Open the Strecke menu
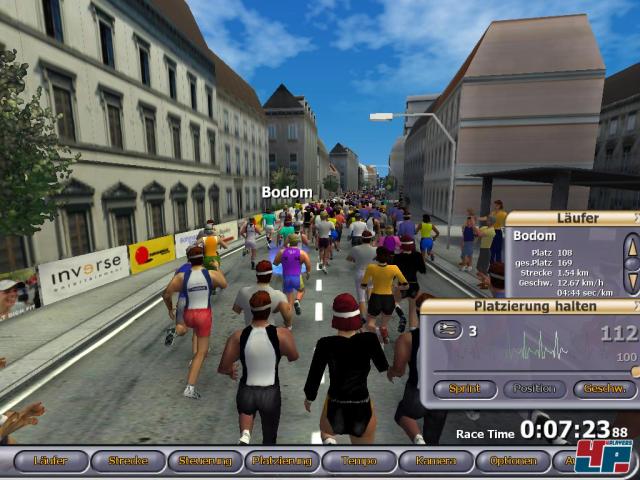Image resolution: width=640 pixels, height=480 pixels. tap(128, 461)
